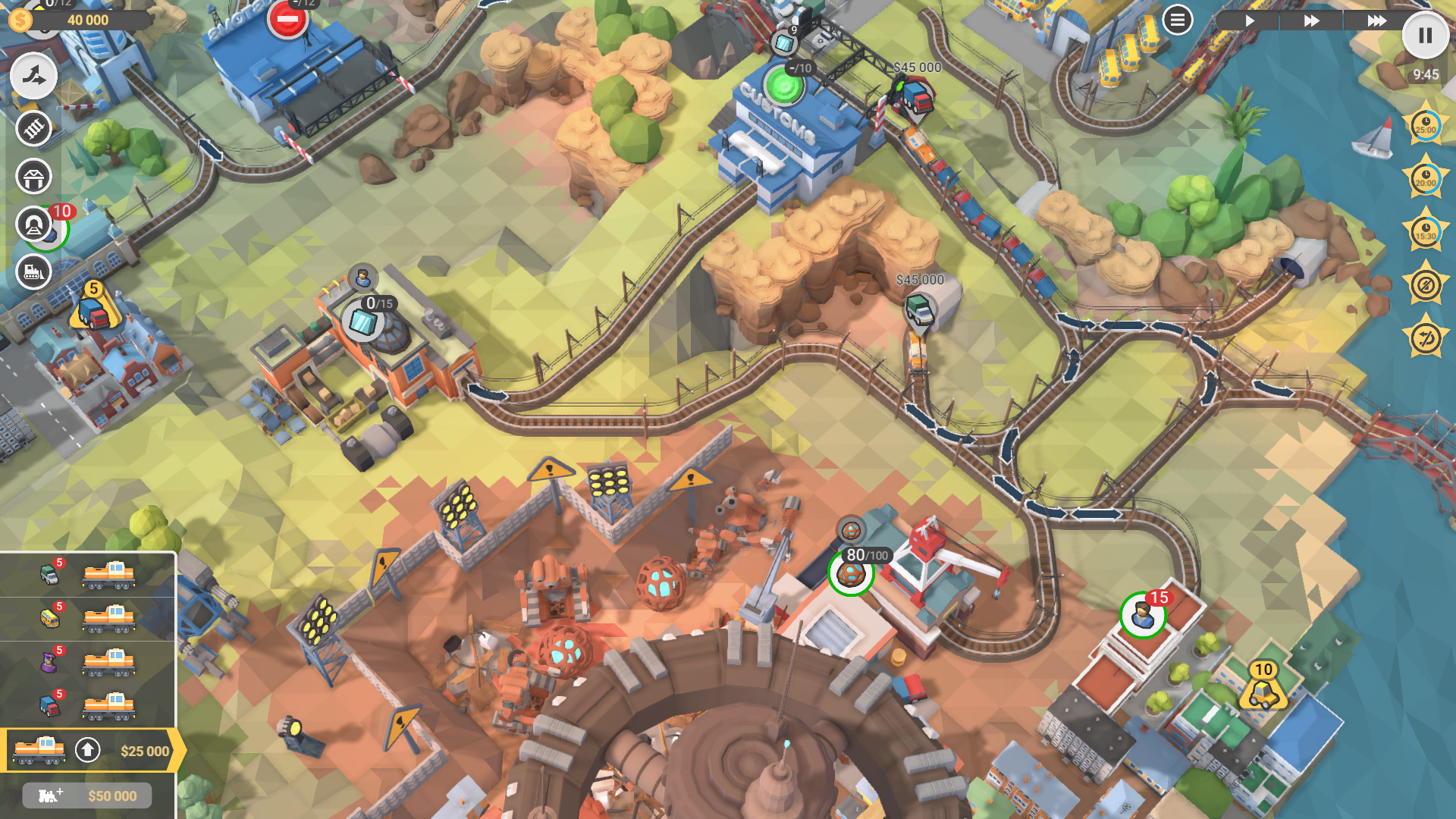This screenshot has height=819, width=1456.
Task: Open the hamburger menu
Action: (1177, 20)
